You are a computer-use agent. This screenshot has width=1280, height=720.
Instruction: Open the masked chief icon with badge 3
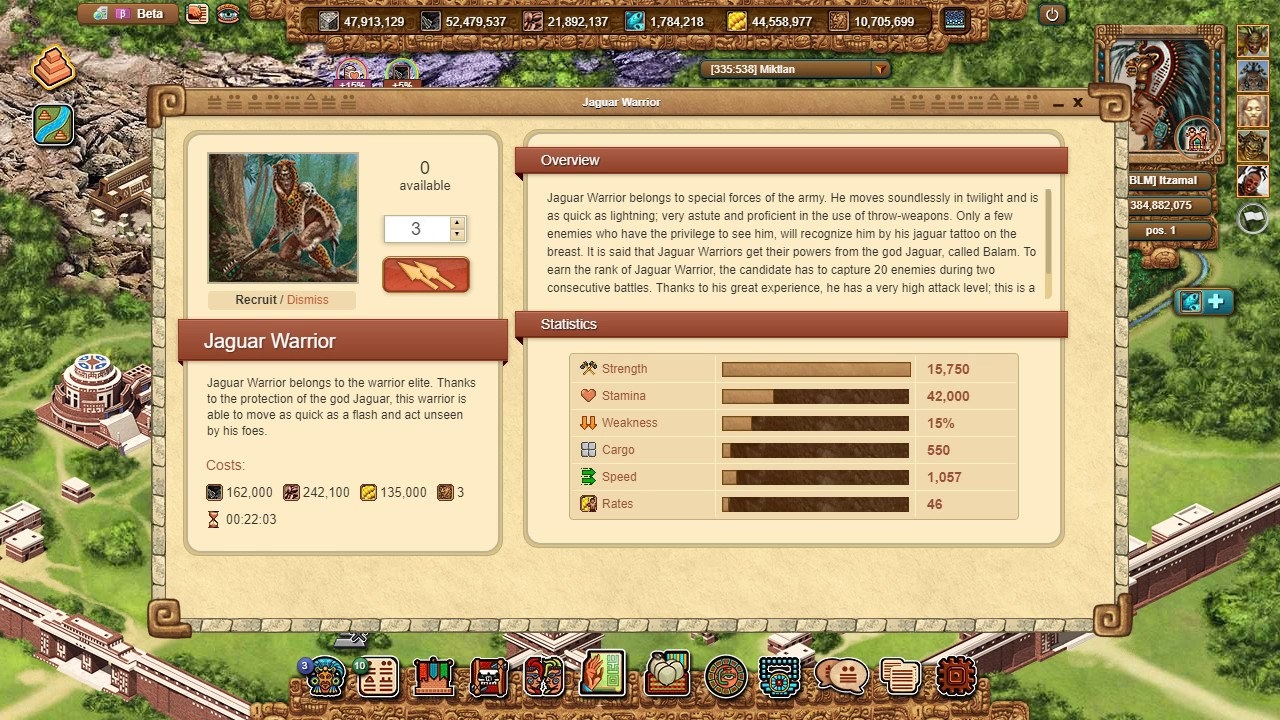pos(325,677)
